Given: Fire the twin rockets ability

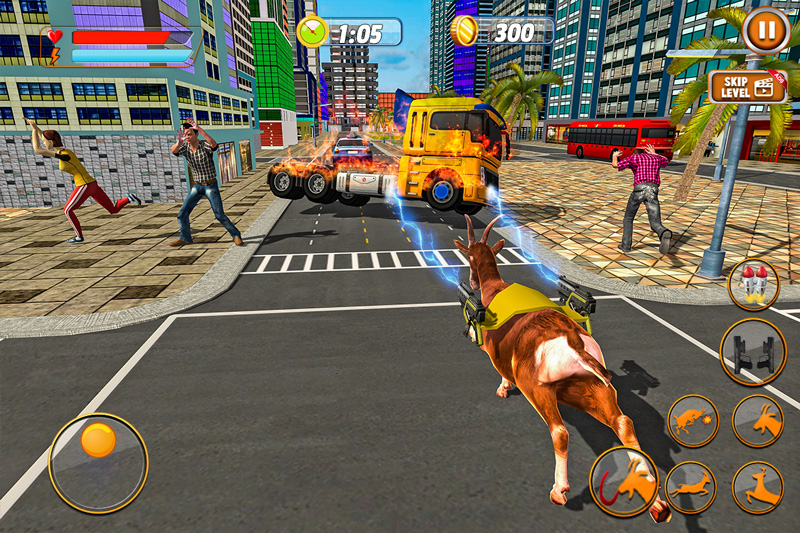Looking at the screenshot, I should pyautogui.click(x=753, y=285).
